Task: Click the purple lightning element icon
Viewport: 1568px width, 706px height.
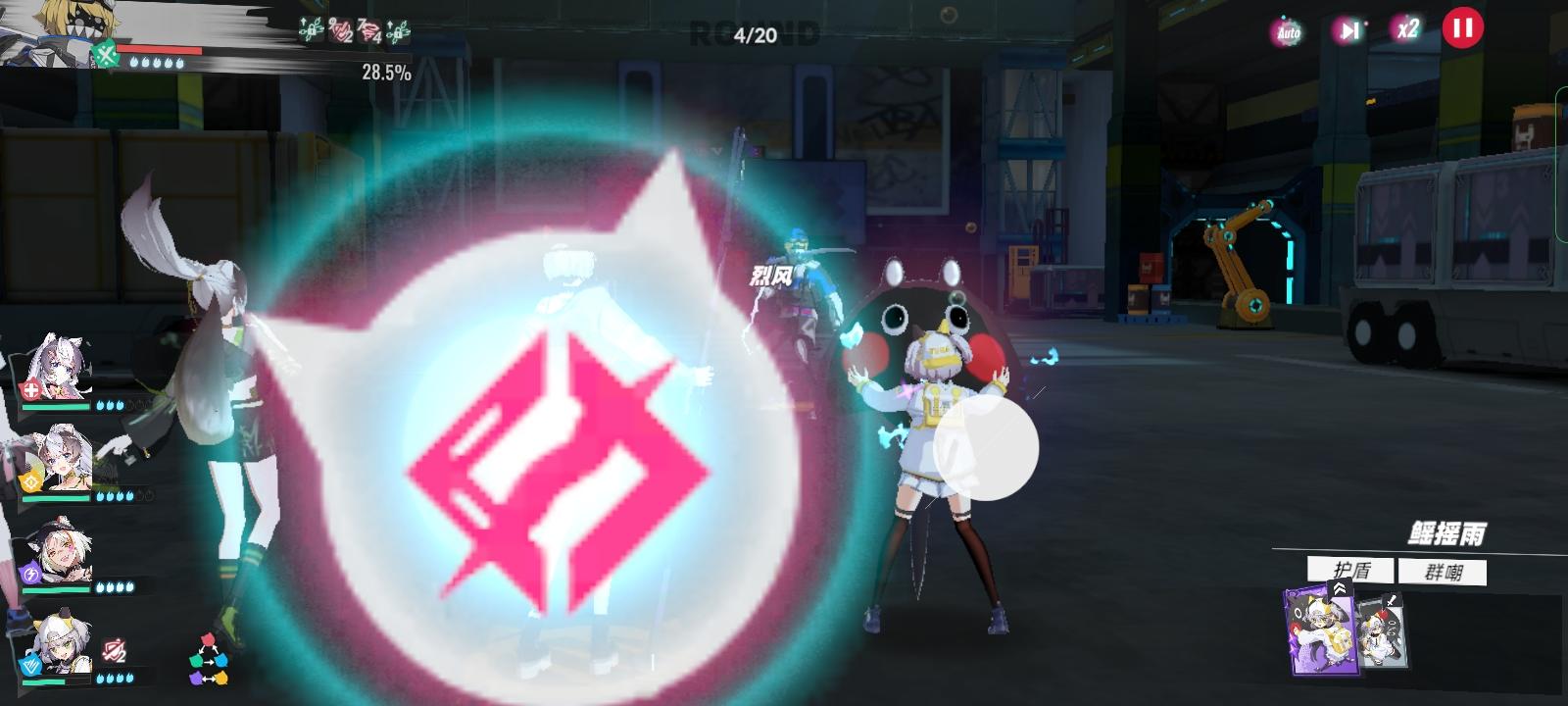Action: coord(29,572)
